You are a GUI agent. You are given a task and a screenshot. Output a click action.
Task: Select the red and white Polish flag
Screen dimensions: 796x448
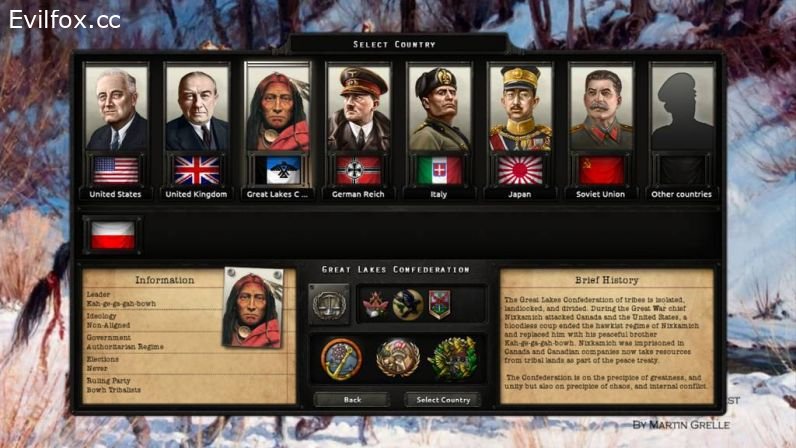(112, 235)
